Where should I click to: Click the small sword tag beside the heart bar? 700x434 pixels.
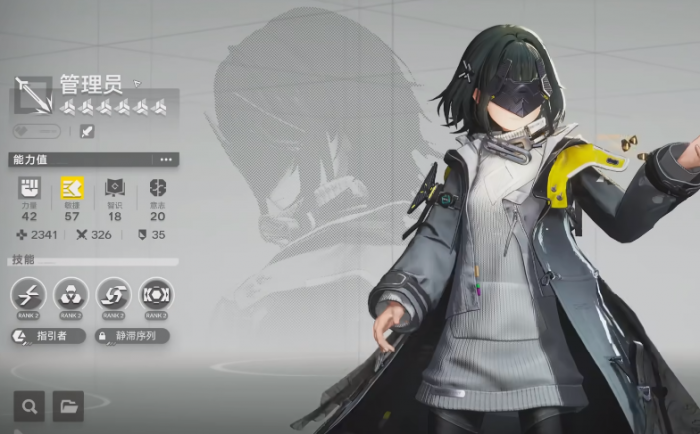tap(87, 131)
